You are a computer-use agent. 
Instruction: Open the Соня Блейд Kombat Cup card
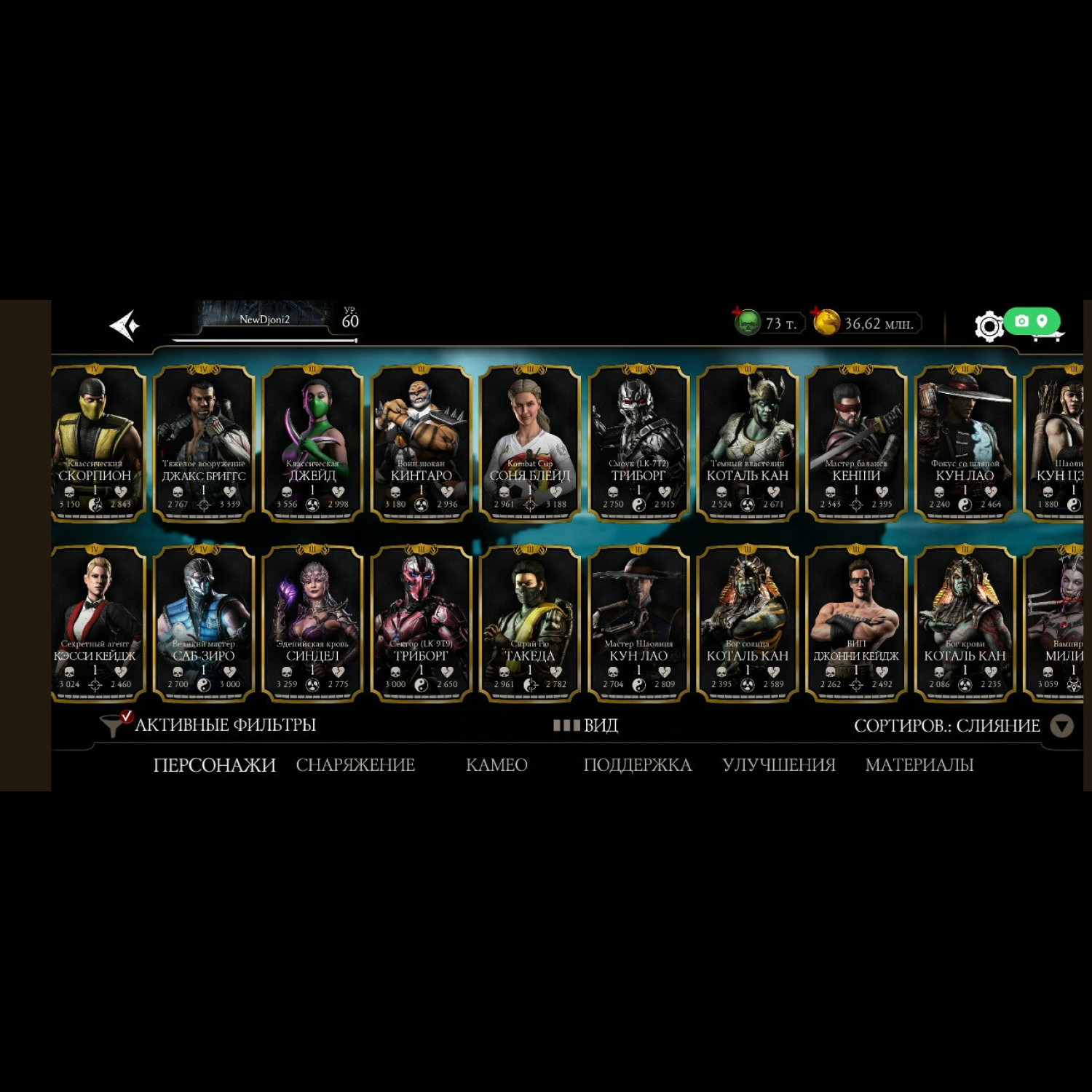point(530,443)
